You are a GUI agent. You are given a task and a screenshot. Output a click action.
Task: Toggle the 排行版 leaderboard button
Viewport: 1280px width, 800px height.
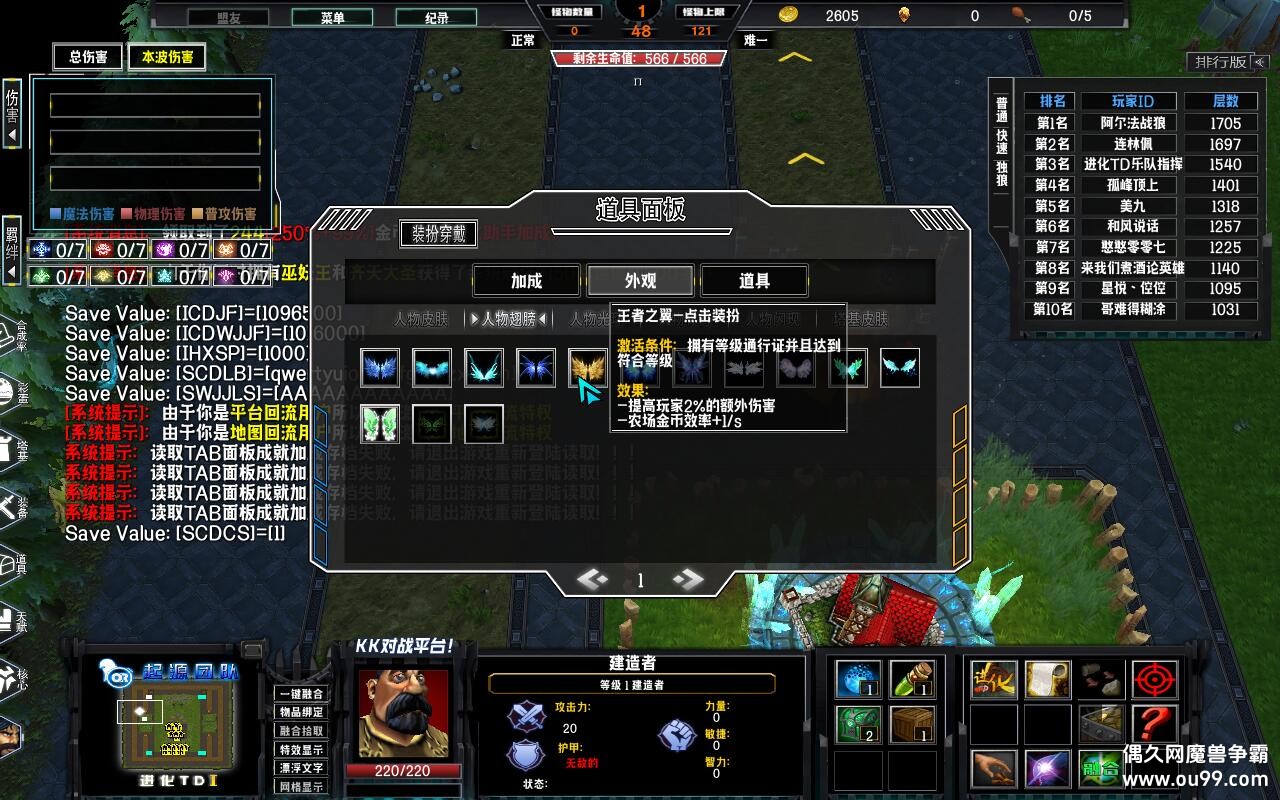1222,62
